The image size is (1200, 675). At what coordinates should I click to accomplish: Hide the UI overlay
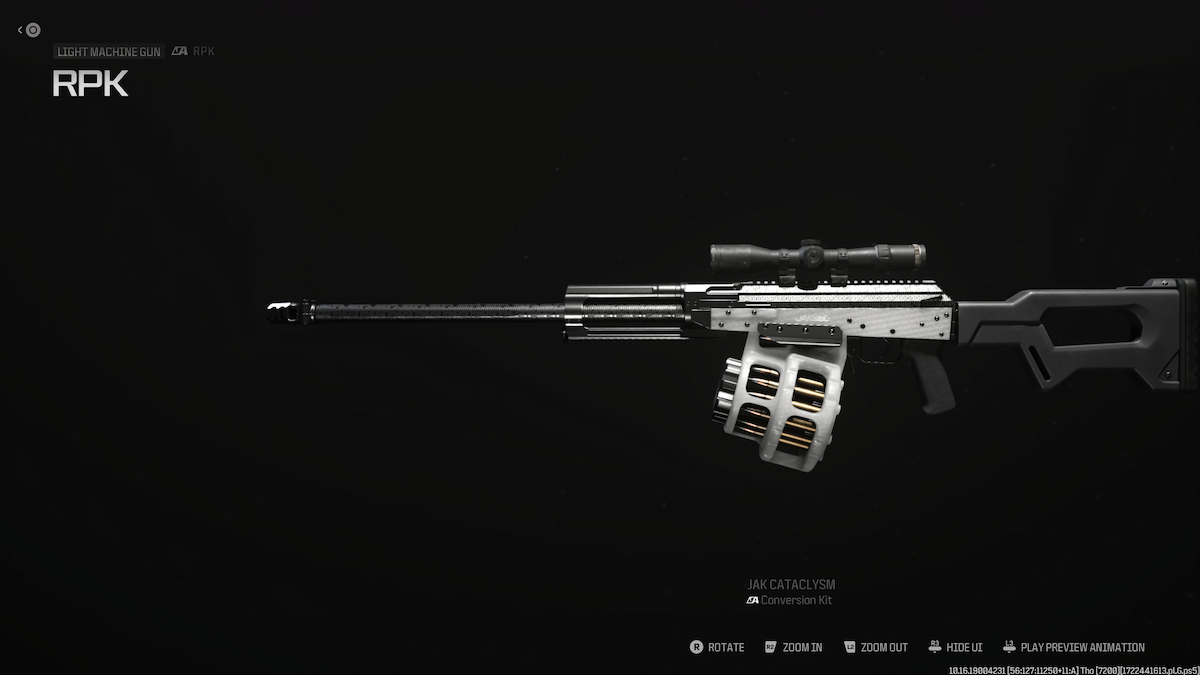(959, 647)
